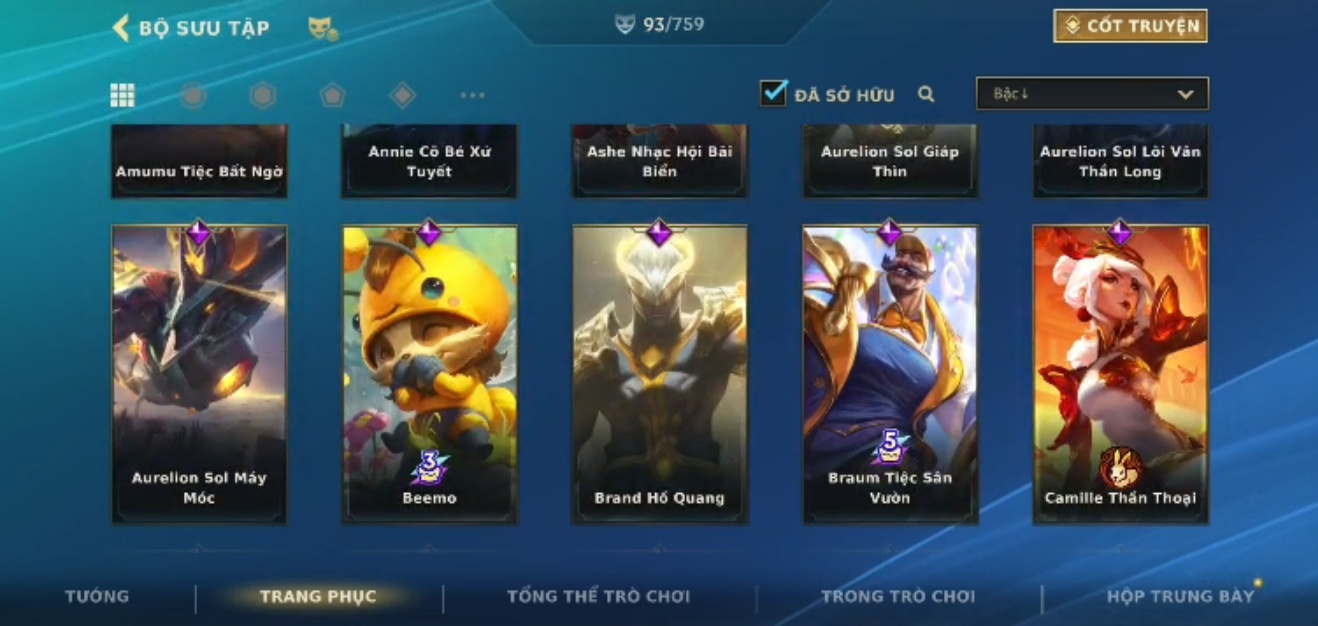Open the skin search magnifier
Image resolution: width=1318 pixels, height=626 pixels.
point(926,94)
